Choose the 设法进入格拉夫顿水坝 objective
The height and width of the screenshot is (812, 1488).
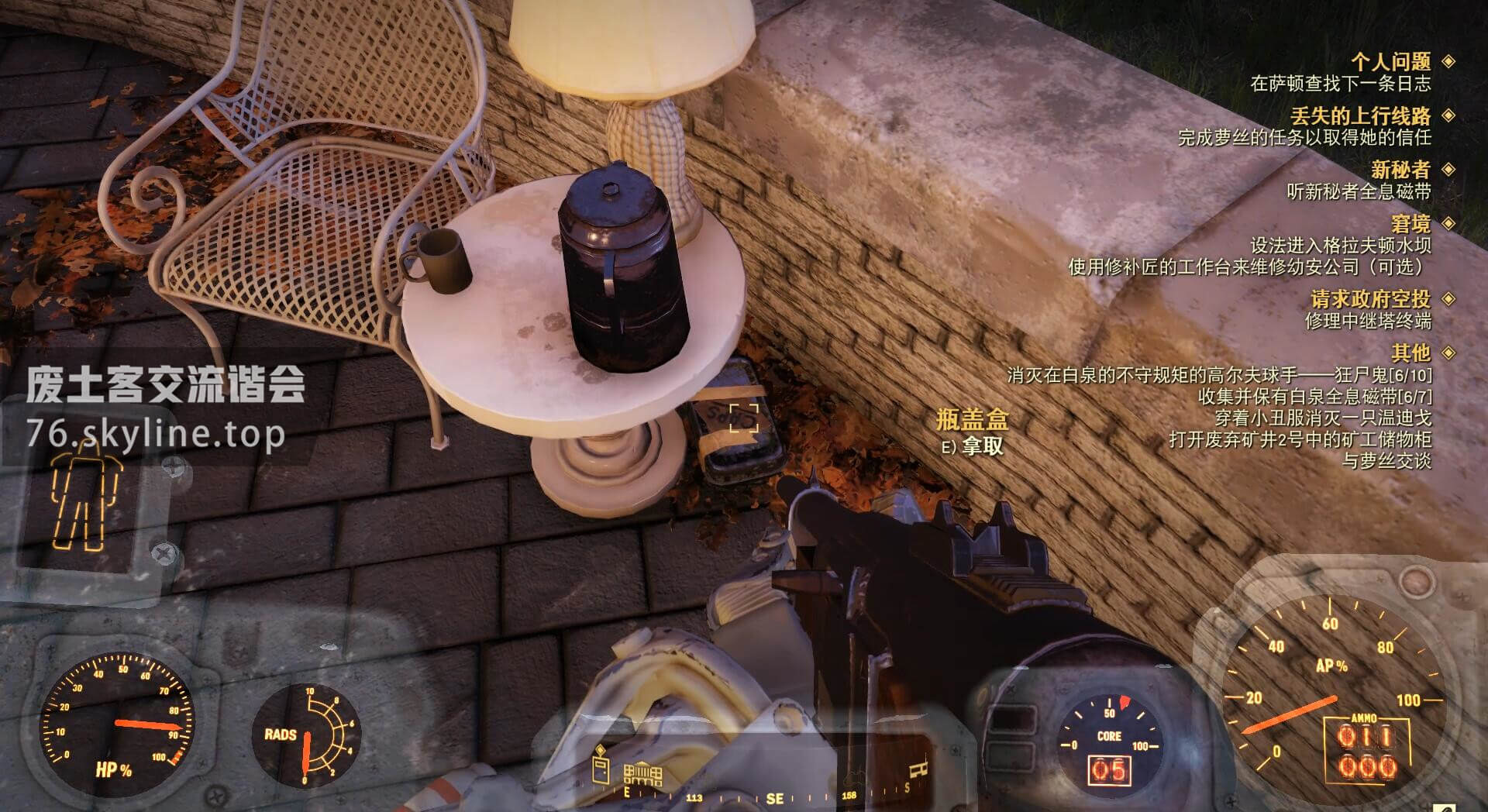[x=1340, y=246]
